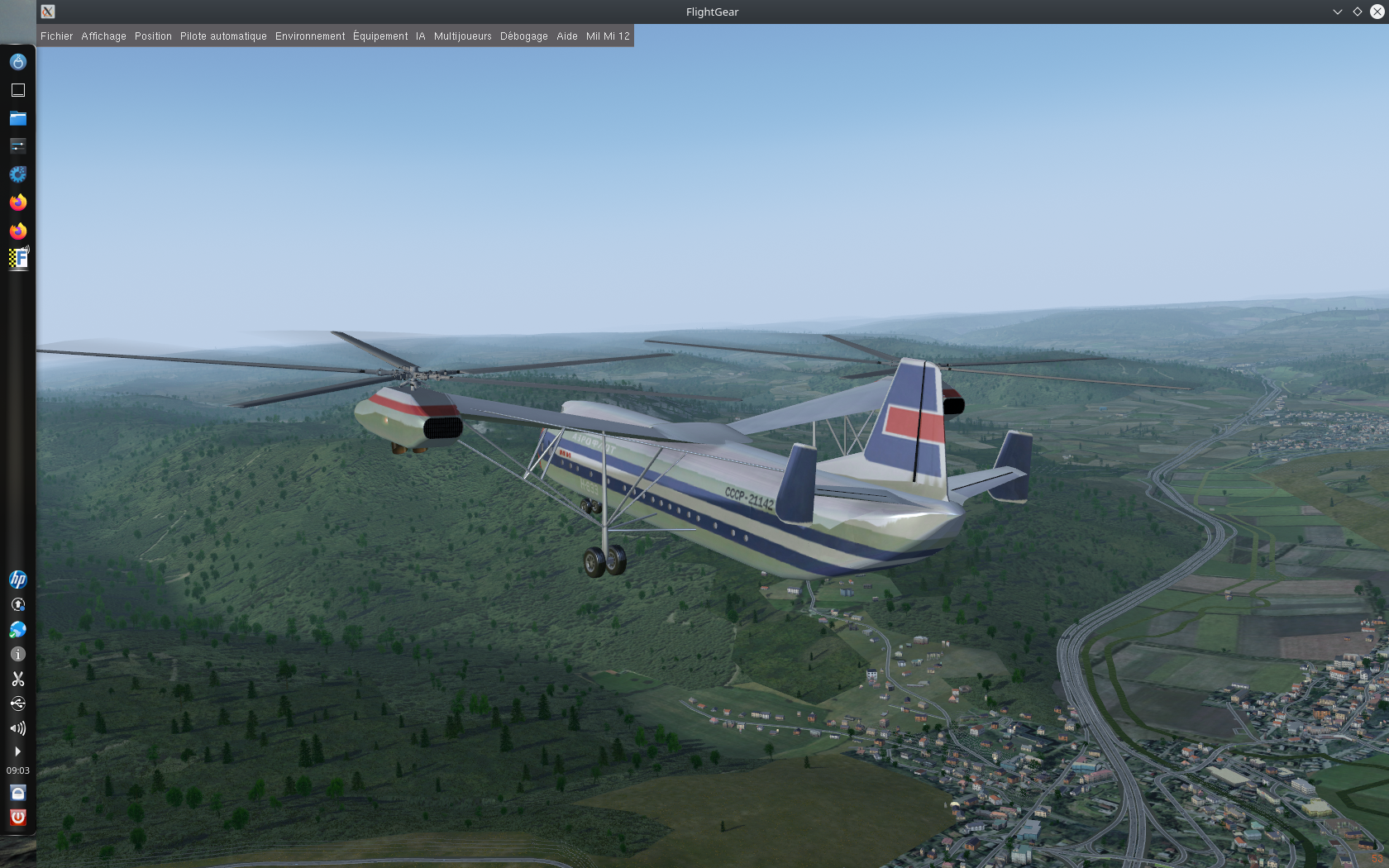Show the Environnement menu
Image resolution: width=1389 pixels, height=868 pixels.
pyautogui.click(x=310, y=36)
